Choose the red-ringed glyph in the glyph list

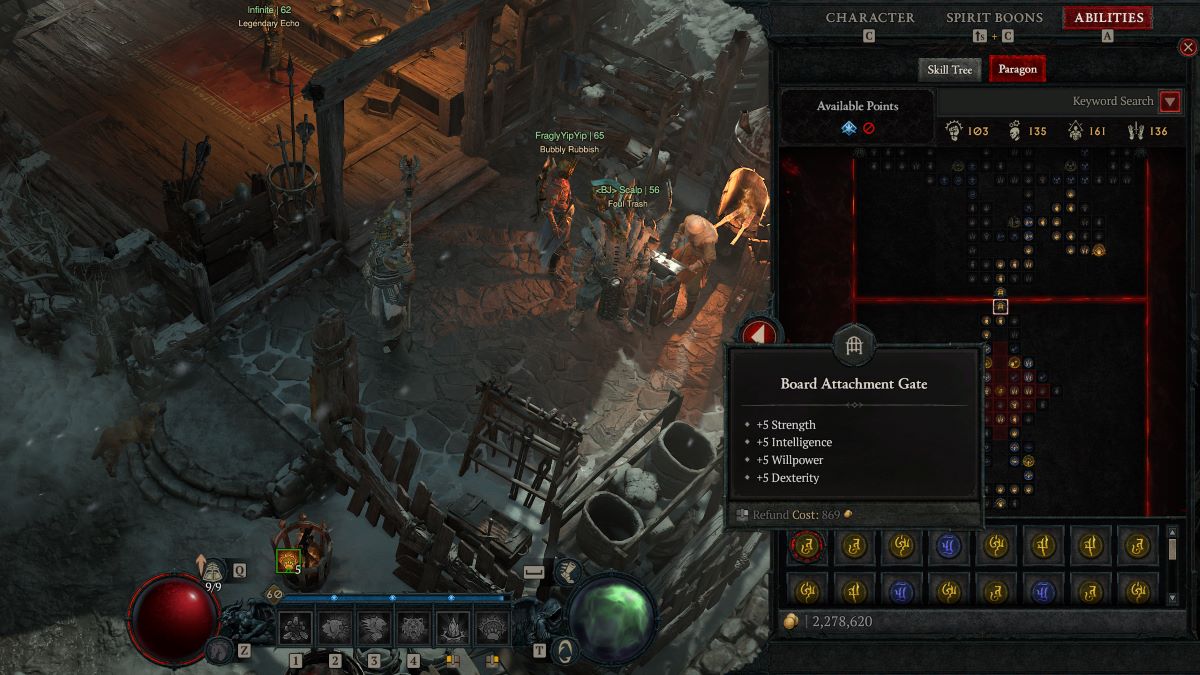(x=806, y=545)
